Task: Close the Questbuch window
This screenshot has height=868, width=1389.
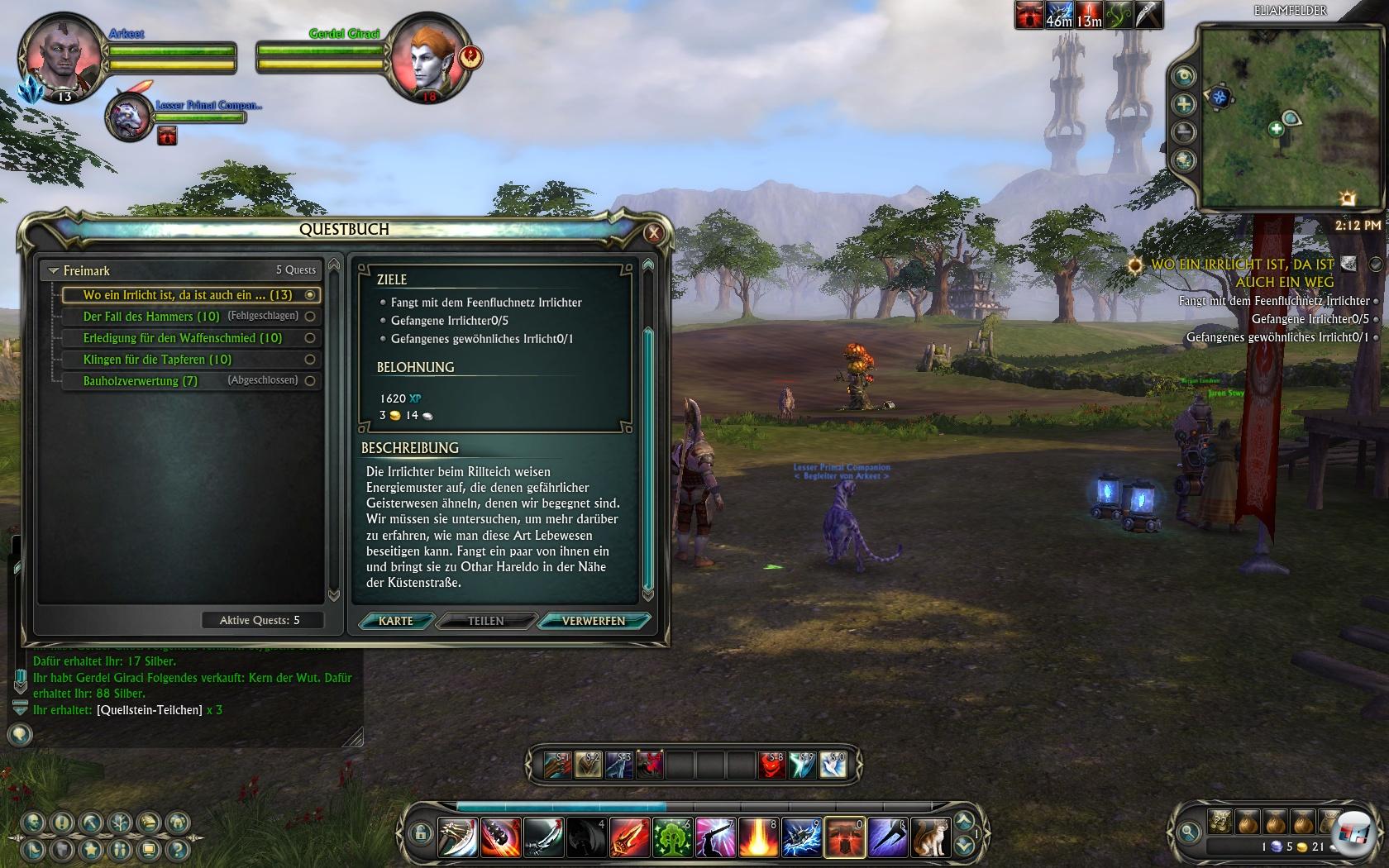Action: point(653,233)
